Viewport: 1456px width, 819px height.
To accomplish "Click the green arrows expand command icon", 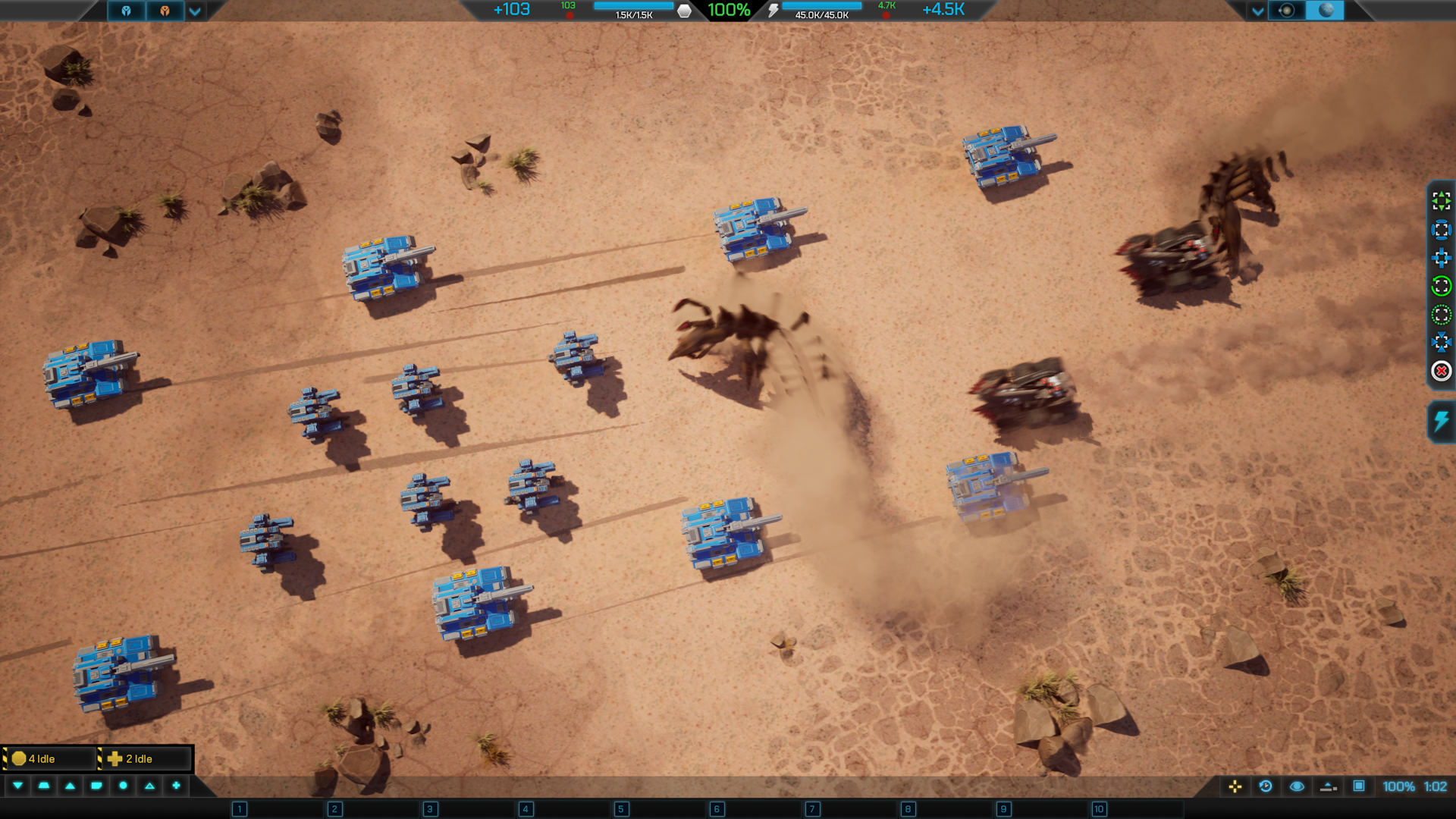I will (1440, 201).
